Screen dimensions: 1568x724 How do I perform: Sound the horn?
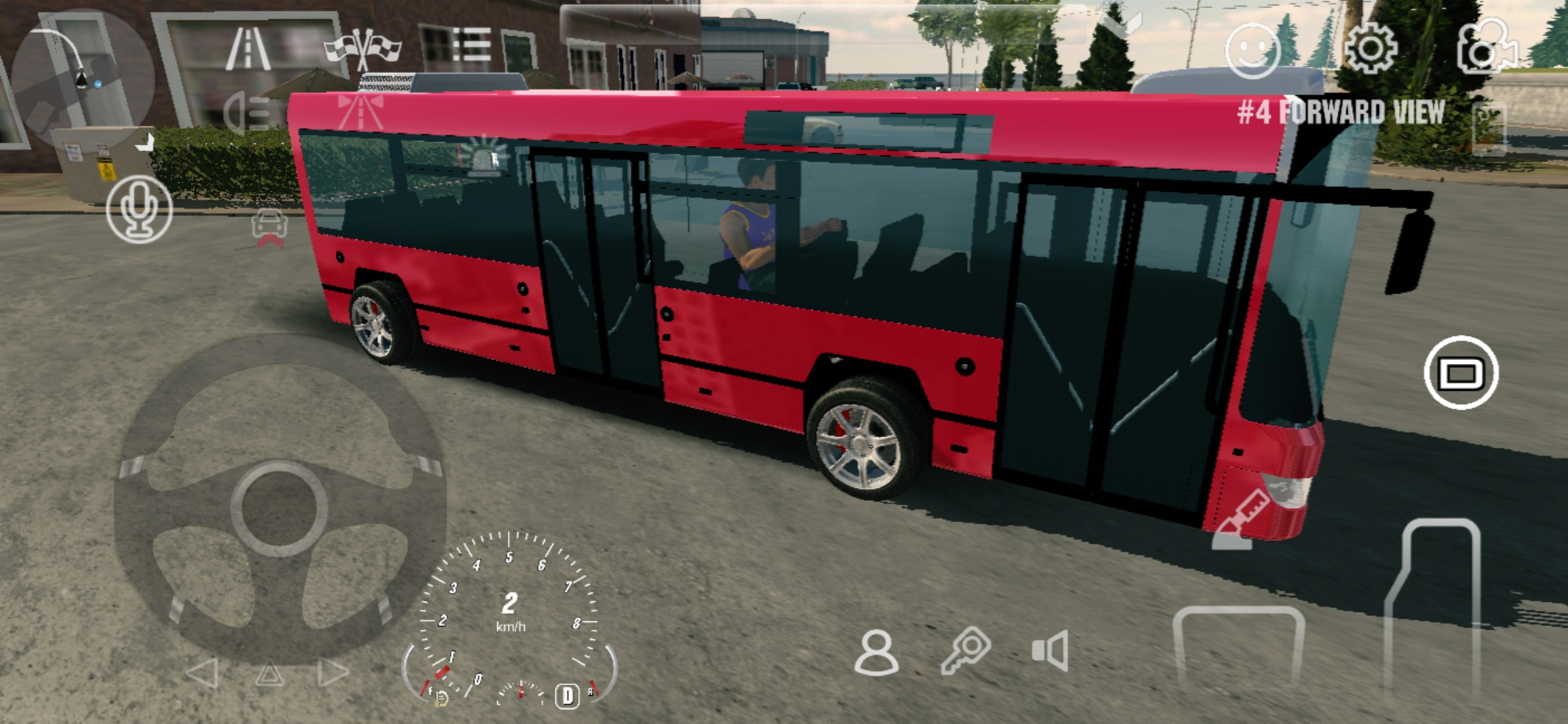click(x=1051, y=650)
